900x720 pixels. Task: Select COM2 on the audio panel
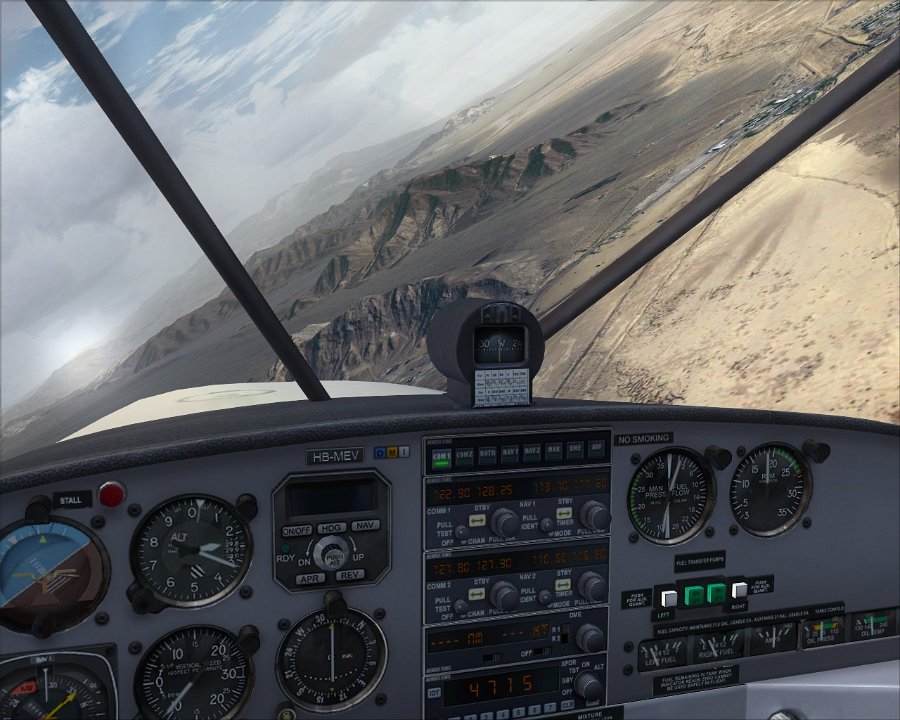pyautogui.click(x=463, y=455)
